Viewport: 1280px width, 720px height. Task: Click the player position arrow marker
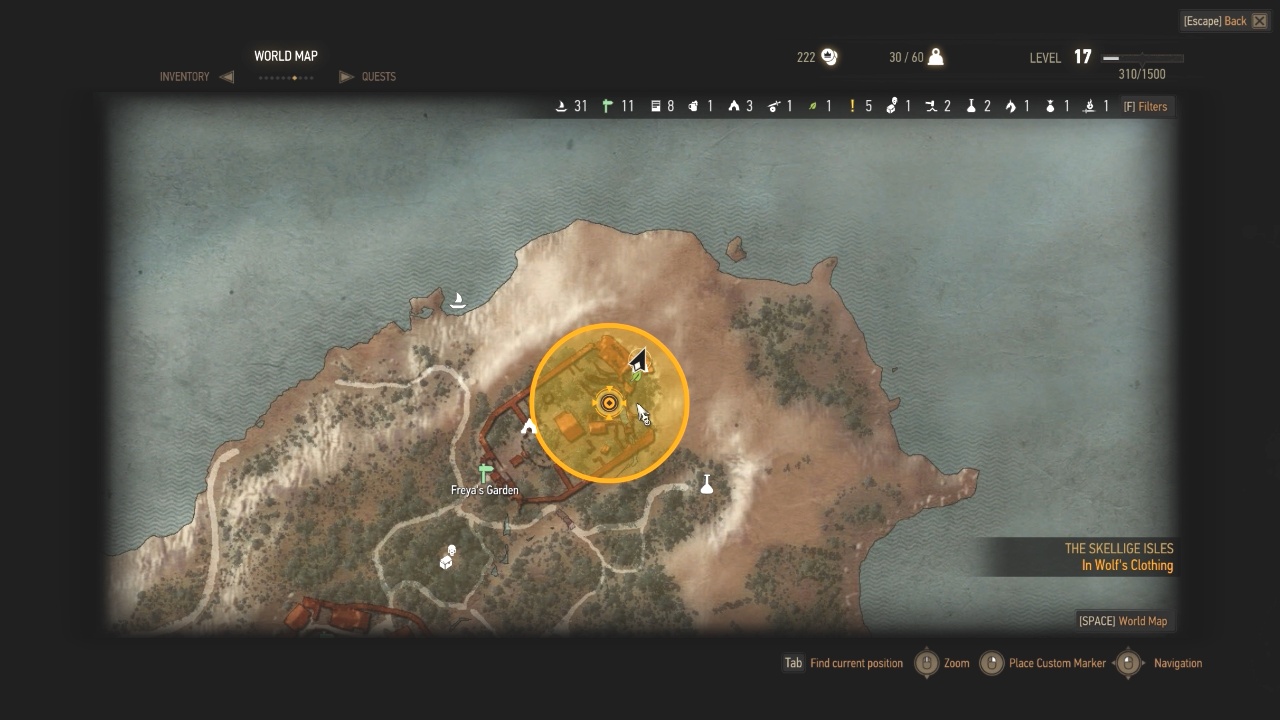pyautogui.click(x=638, y=360)
